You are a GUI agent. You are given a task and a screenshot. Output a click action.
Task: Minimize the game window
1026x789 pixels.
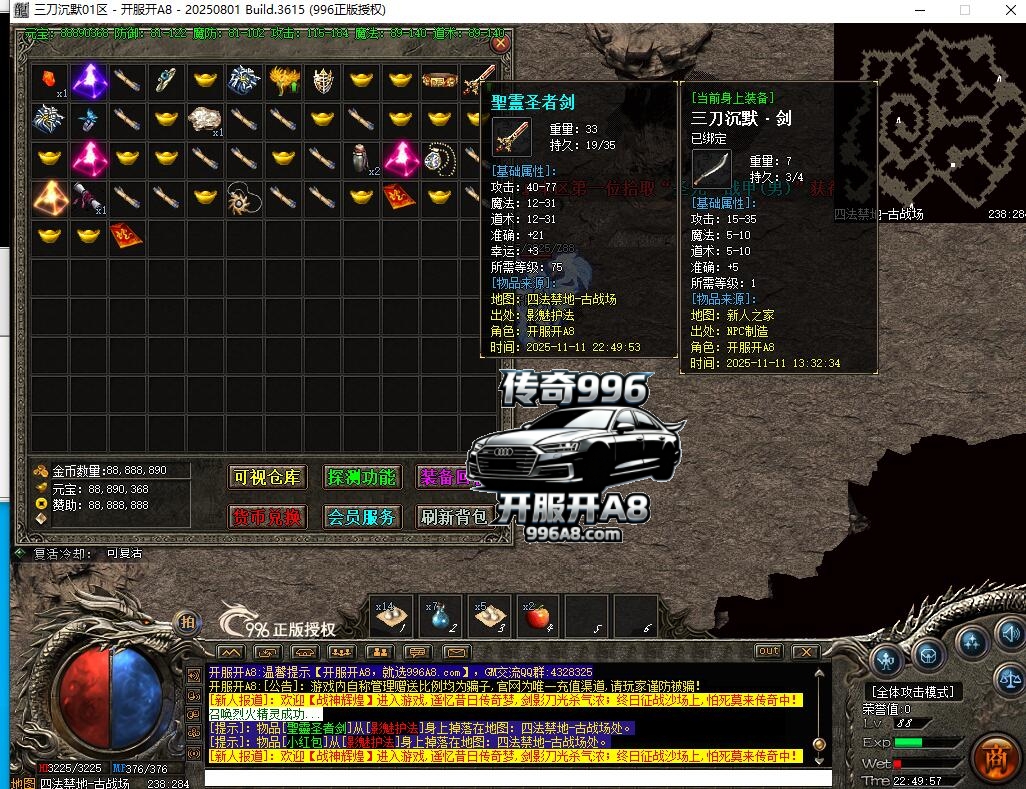click(x=919, y=9)
